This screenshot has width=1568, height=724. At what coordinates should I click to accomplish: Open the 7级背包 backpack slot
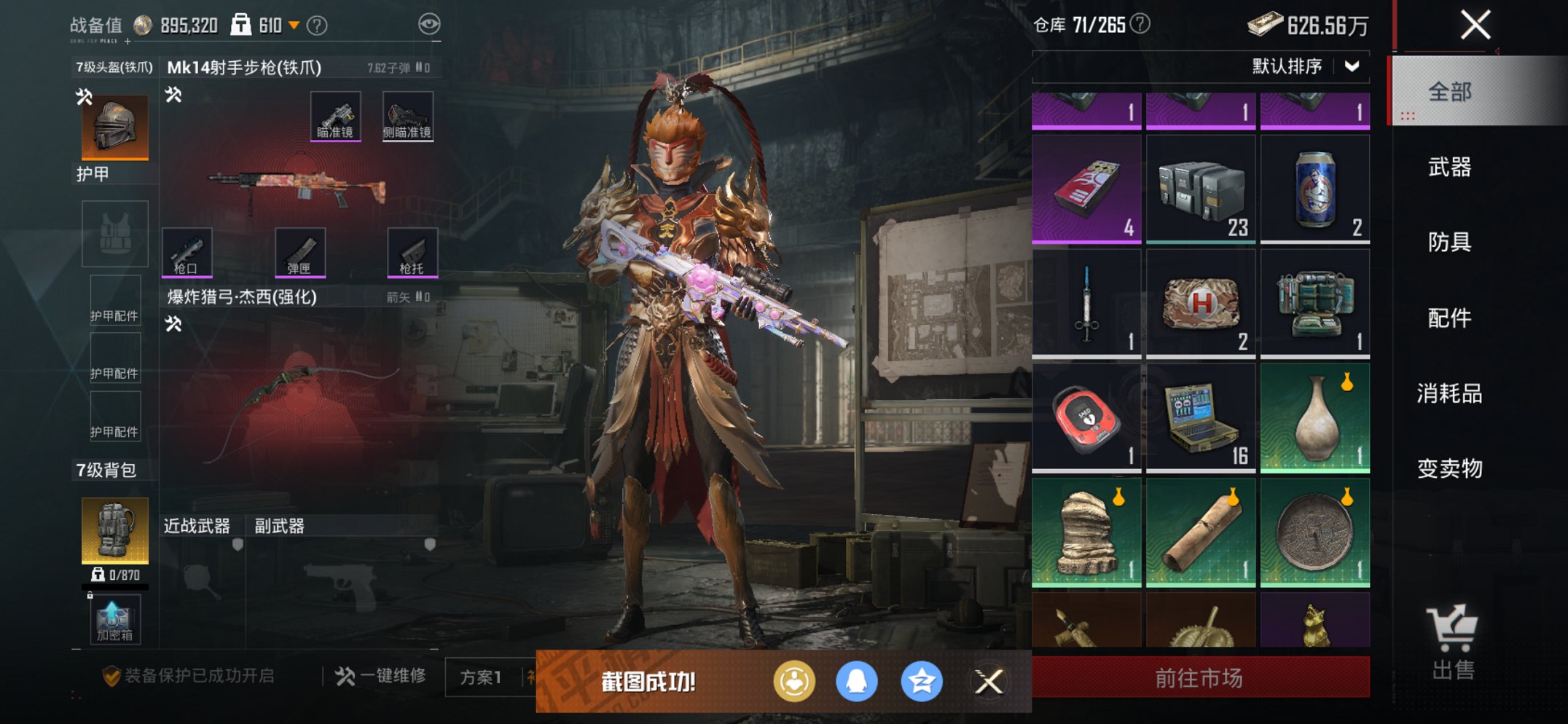click(x=115, y=530)
